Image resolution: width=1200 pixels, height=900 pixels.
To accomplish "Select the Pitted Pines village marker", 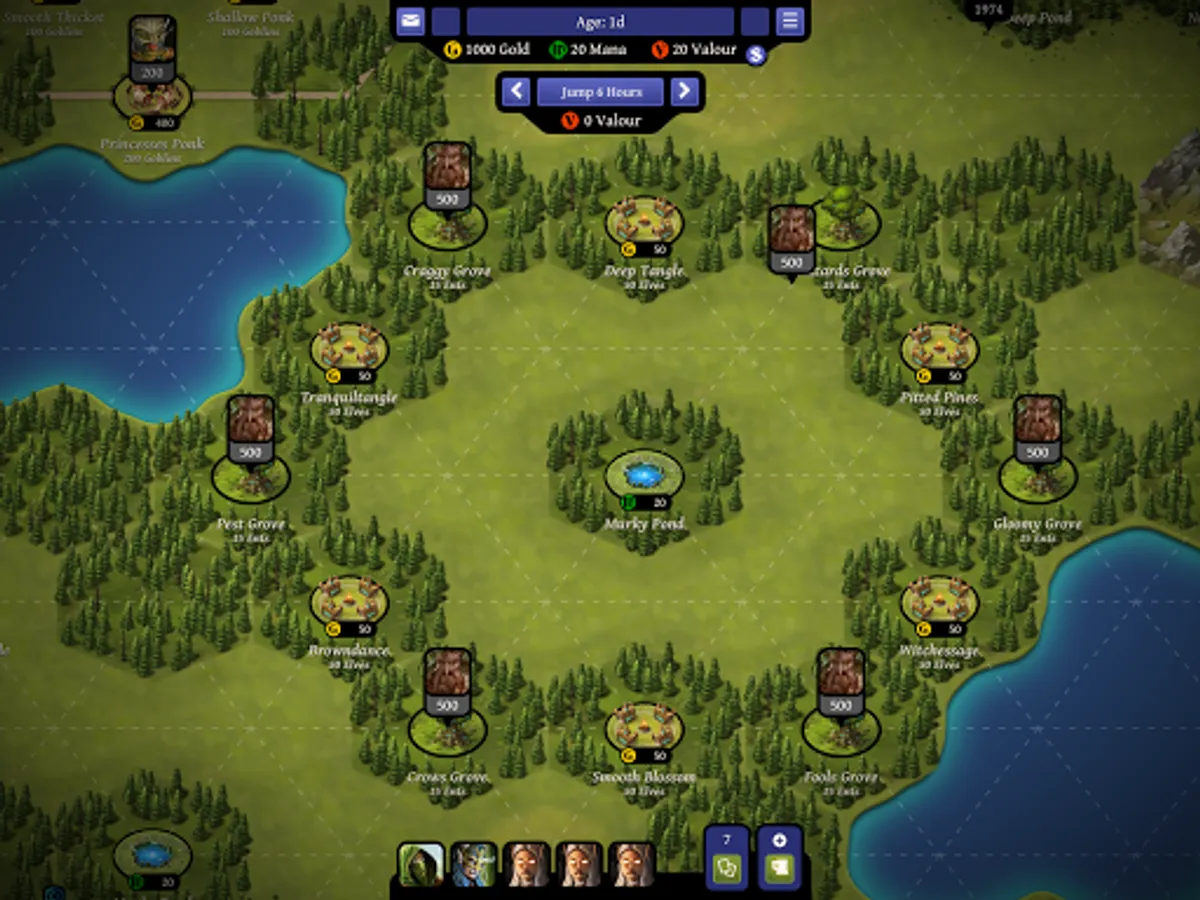I will pyautogui.click(x=939, y=349).
